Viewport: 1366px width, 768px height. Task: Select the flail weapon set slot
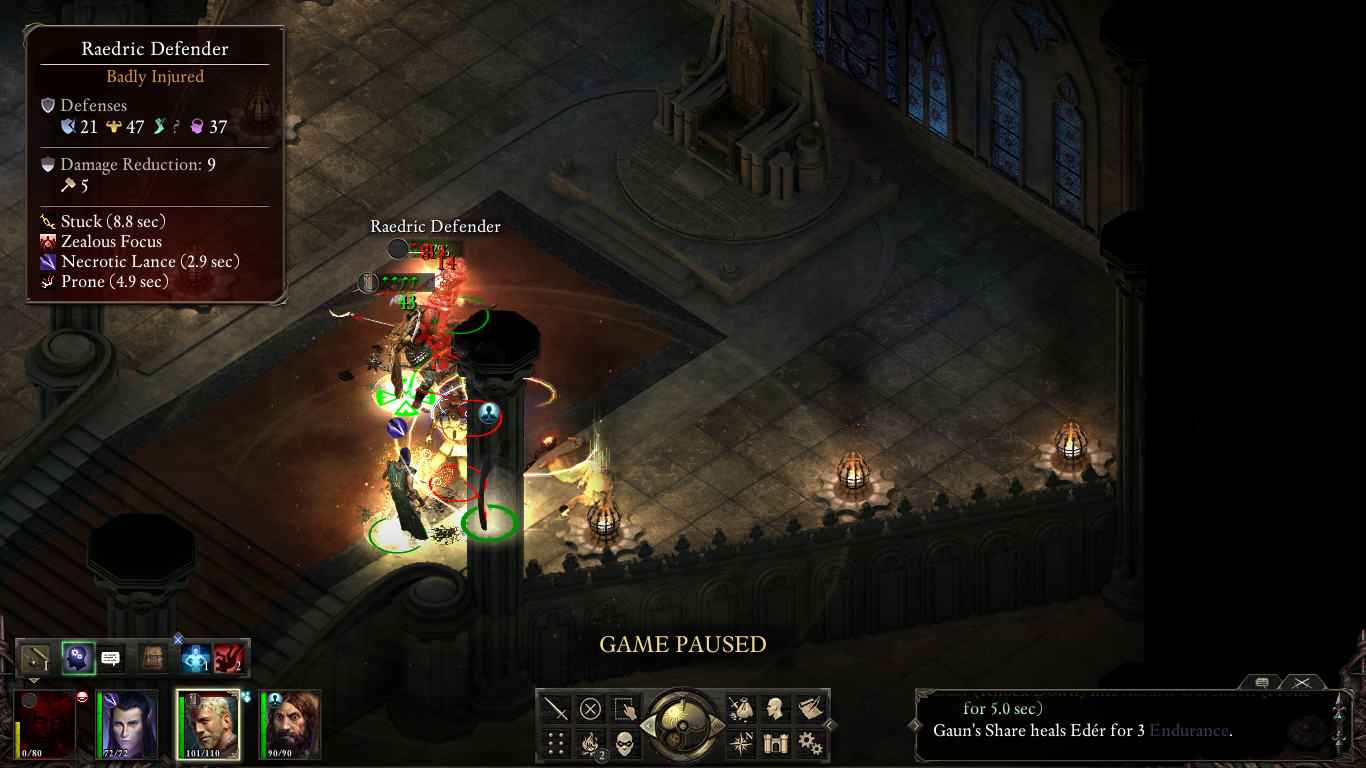(x=35, y=659)
